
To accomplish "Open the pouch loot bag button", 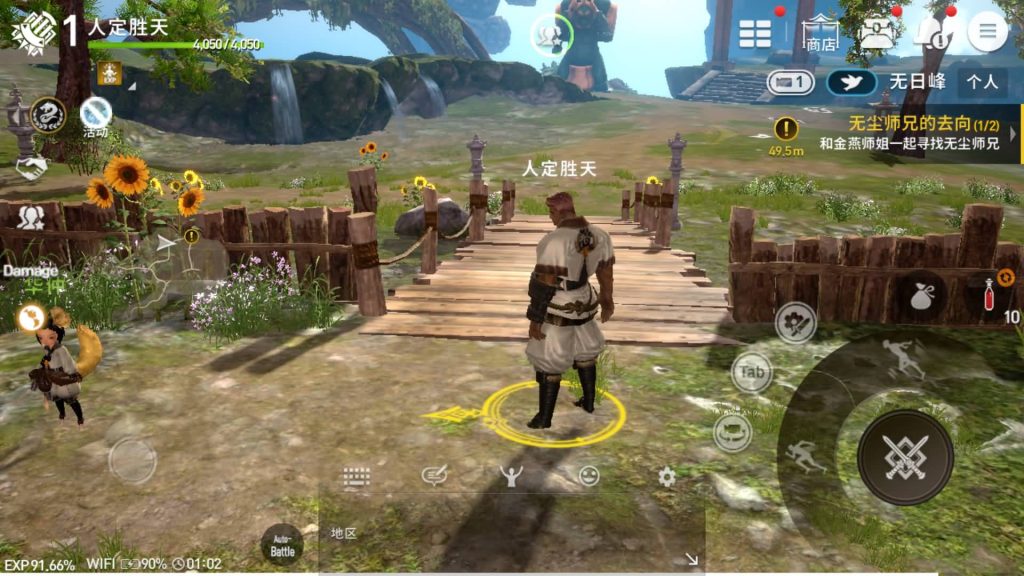I will 919,296.
